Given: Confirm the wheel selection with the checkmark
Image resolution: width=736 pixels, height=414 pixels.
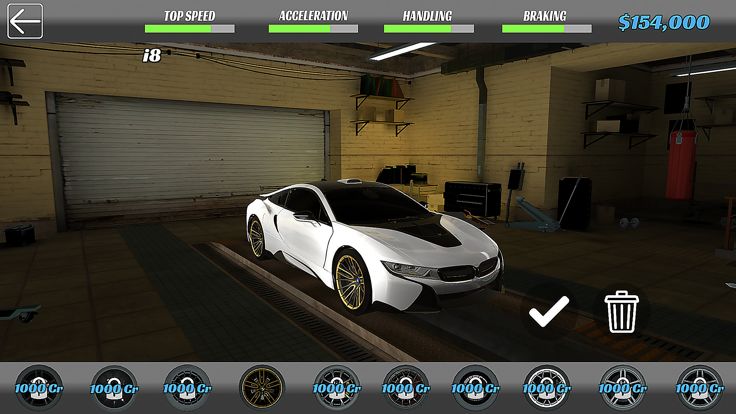Looking at the screenshot, I should 548,311.
